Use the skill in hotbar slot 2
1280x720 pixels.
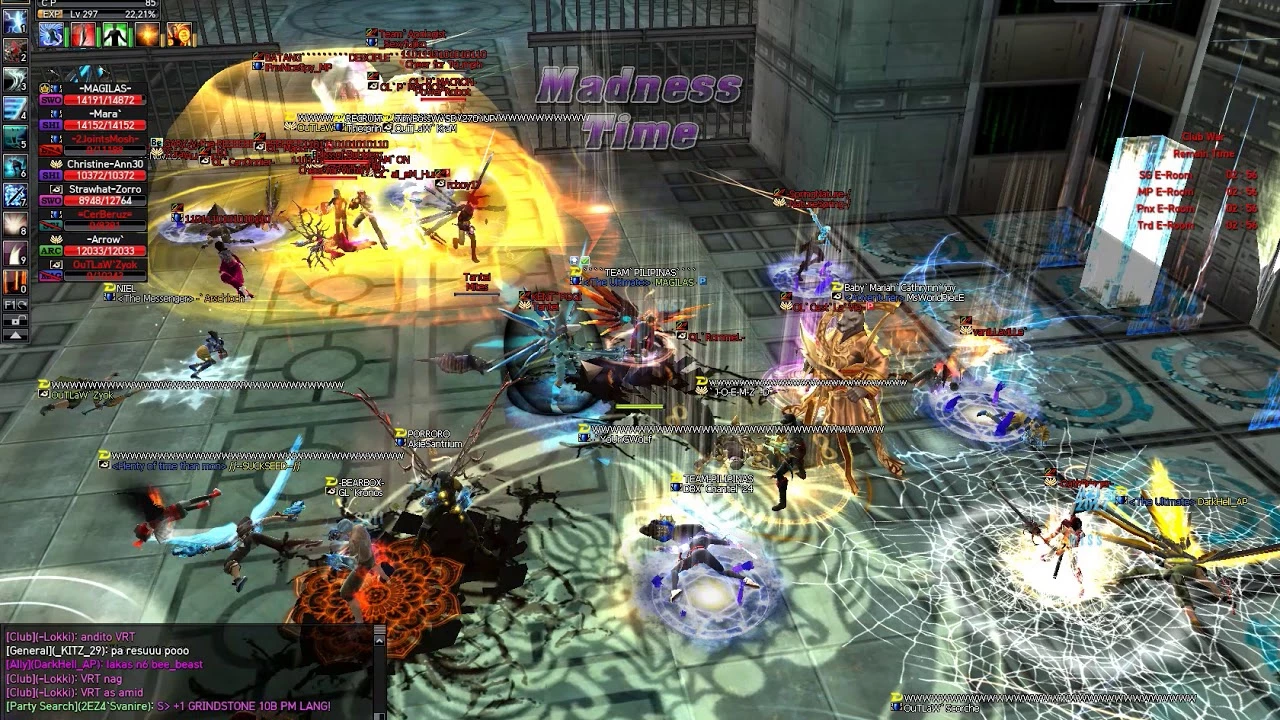(x=15, y=51)
